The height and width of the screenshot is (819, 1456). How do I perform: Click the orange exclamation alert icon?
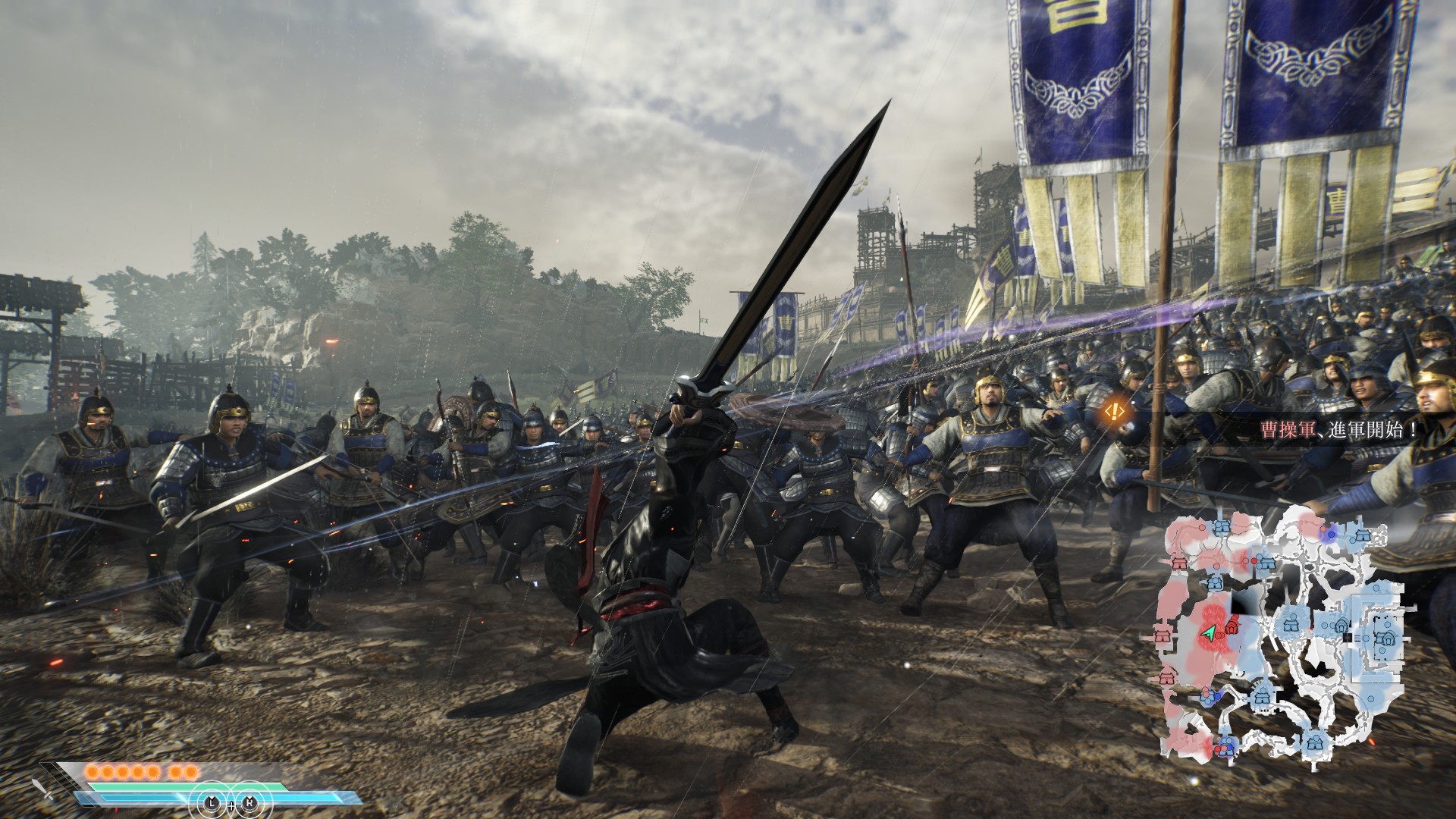(1115, 411)
